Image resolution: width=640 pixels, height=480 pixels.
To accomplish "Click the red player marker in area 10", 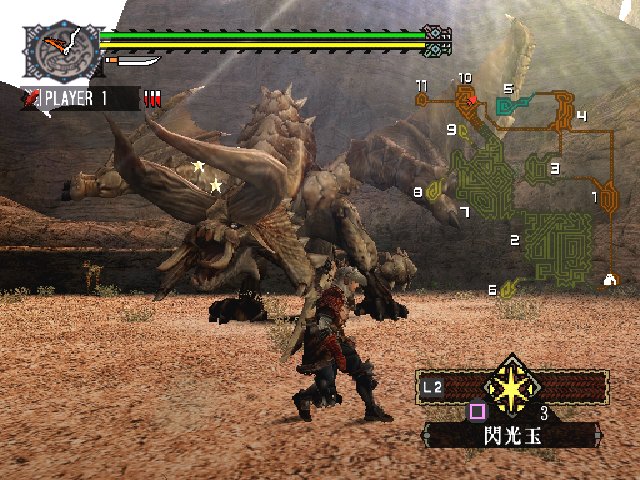I will pyautogui.click(x=471, y=101).
